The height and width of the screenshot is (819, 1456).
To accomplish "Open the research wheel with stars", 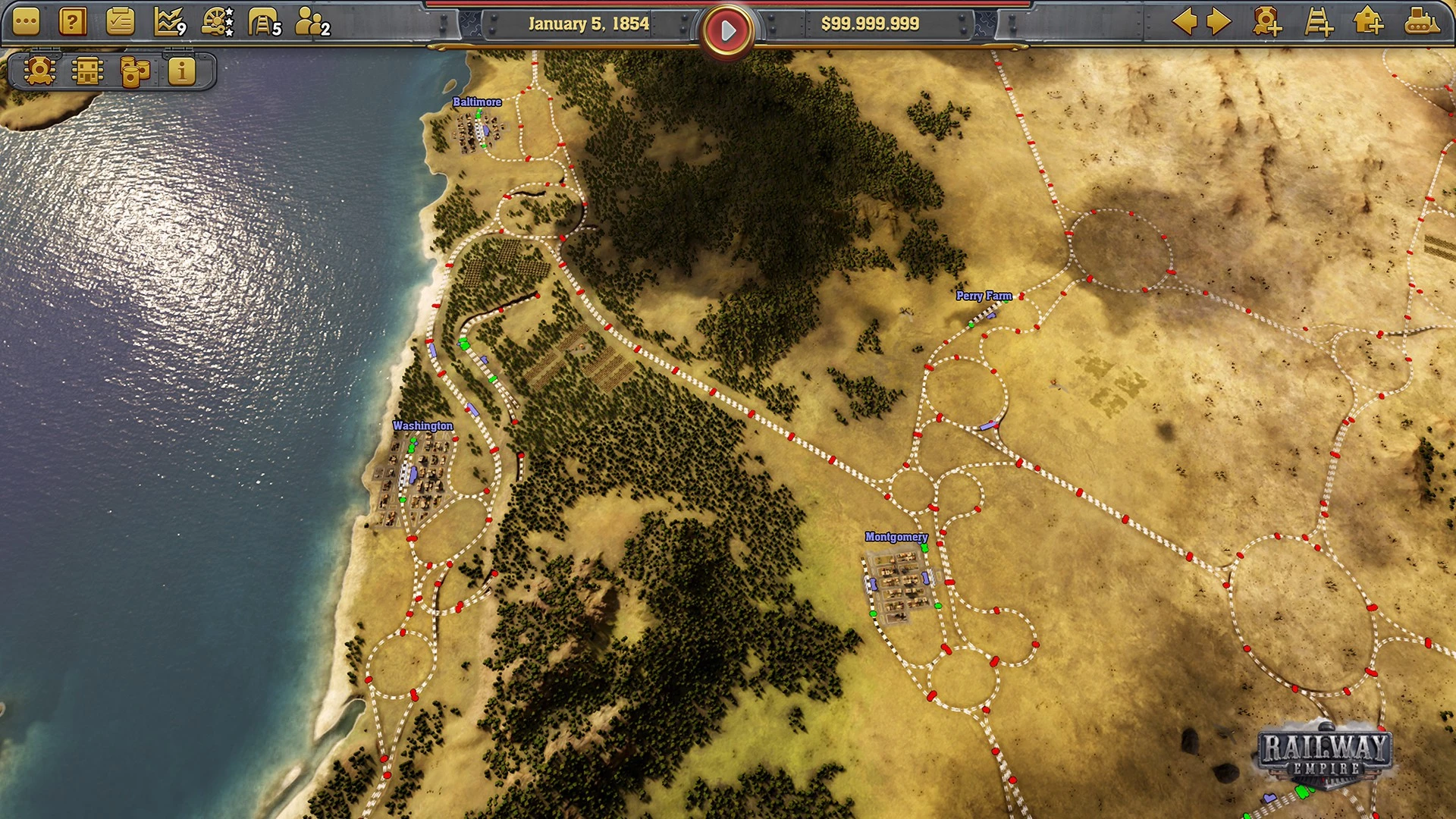I will (x=217, y=23).
